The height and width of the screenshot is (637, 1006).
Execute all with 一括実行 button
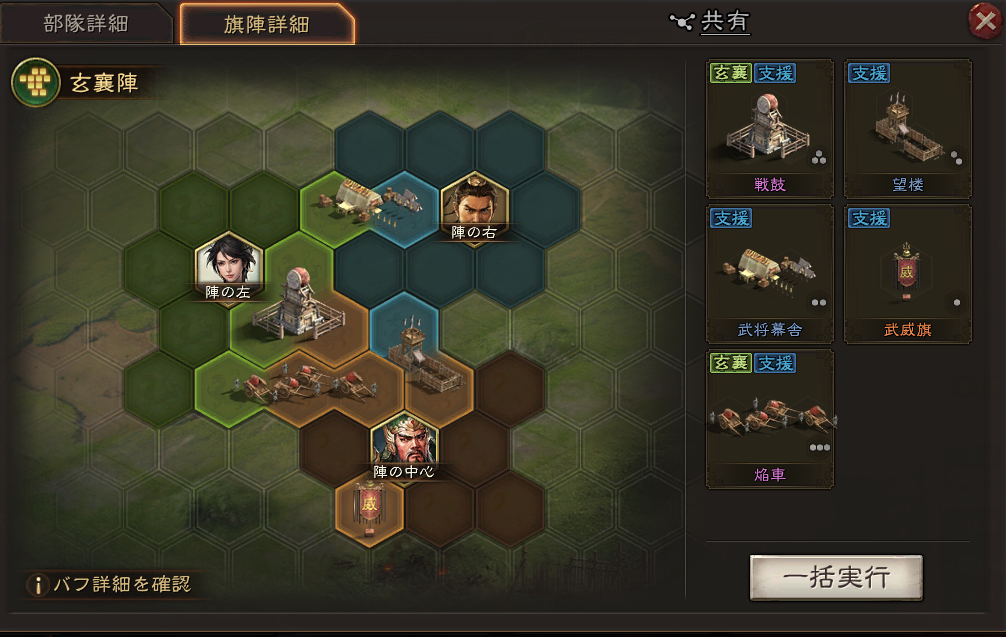(x=836, y=577)
